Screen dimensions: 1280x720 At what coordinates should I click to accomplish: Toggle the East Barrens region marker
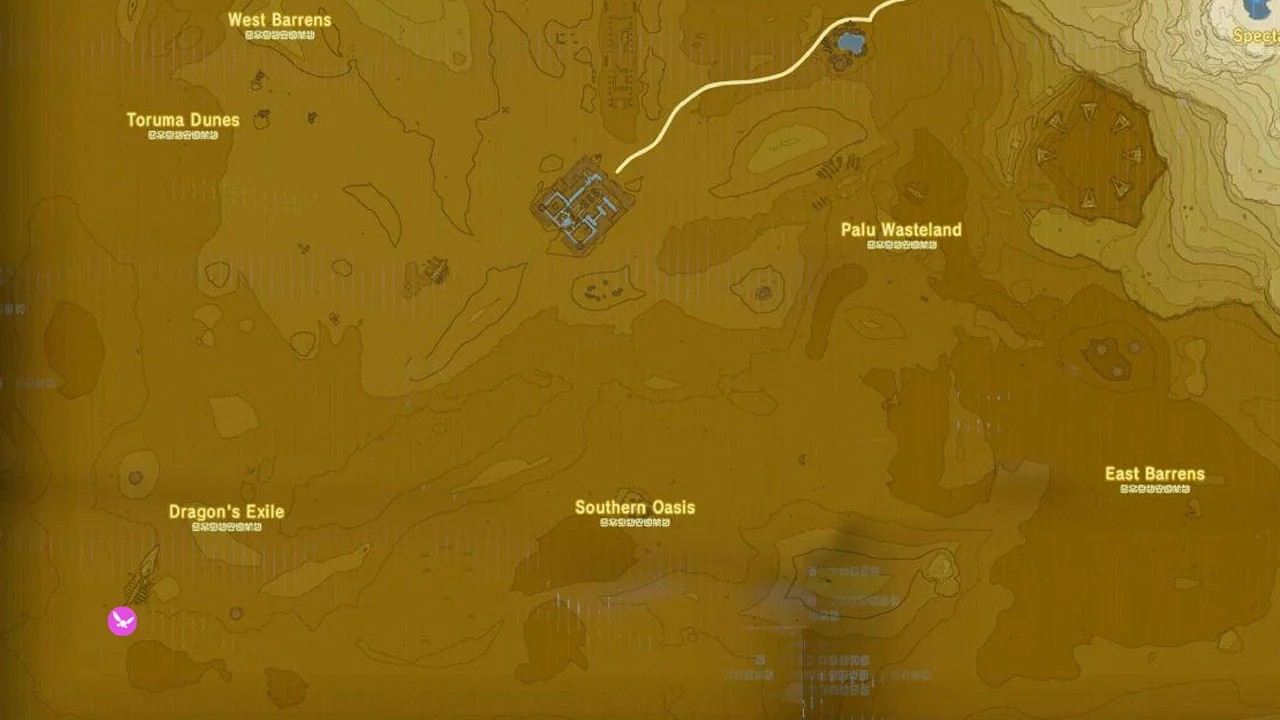pyautogui.click(x=1154, y=473)
